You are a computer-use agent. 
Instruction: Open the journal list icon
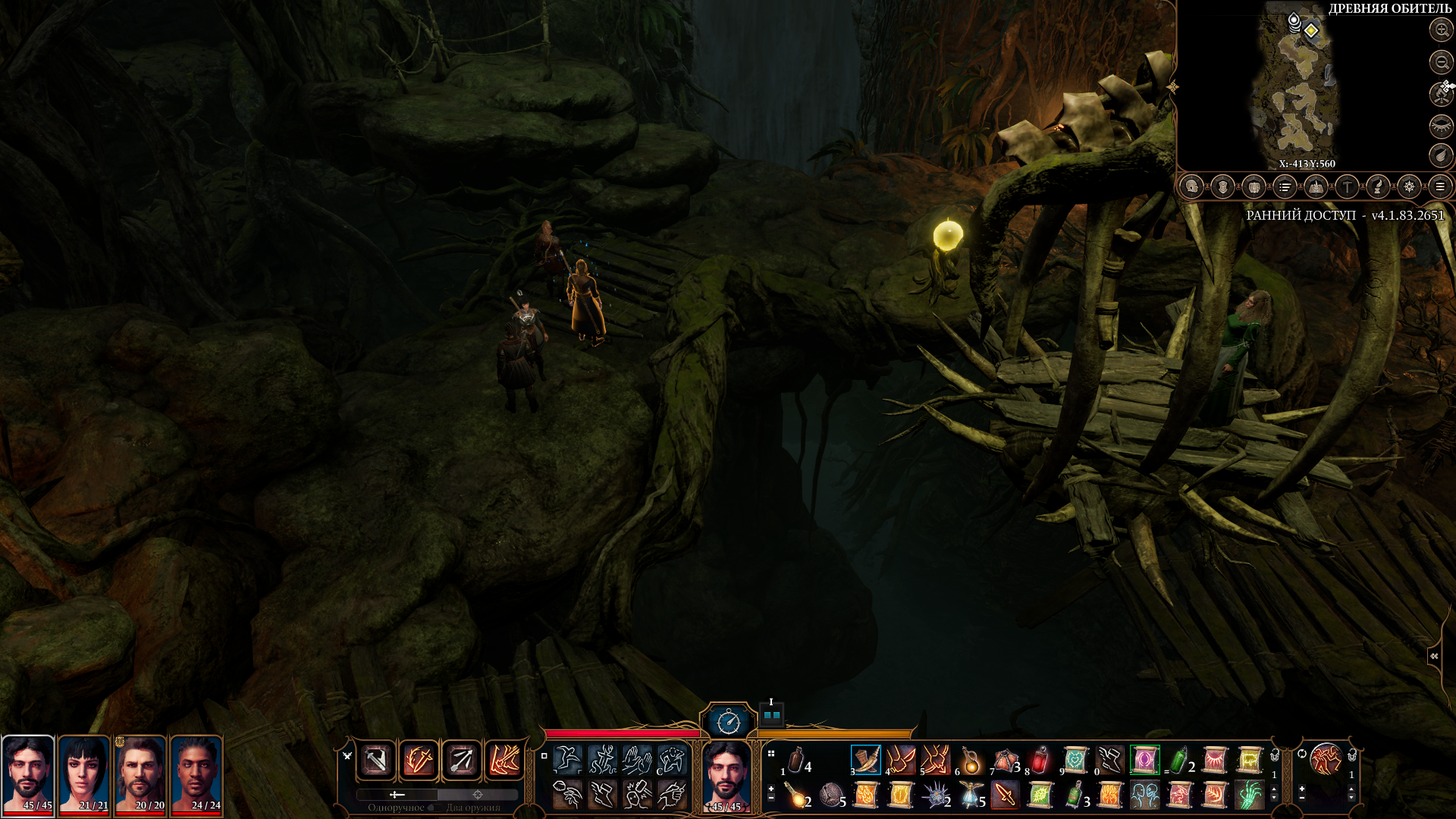1285,187
